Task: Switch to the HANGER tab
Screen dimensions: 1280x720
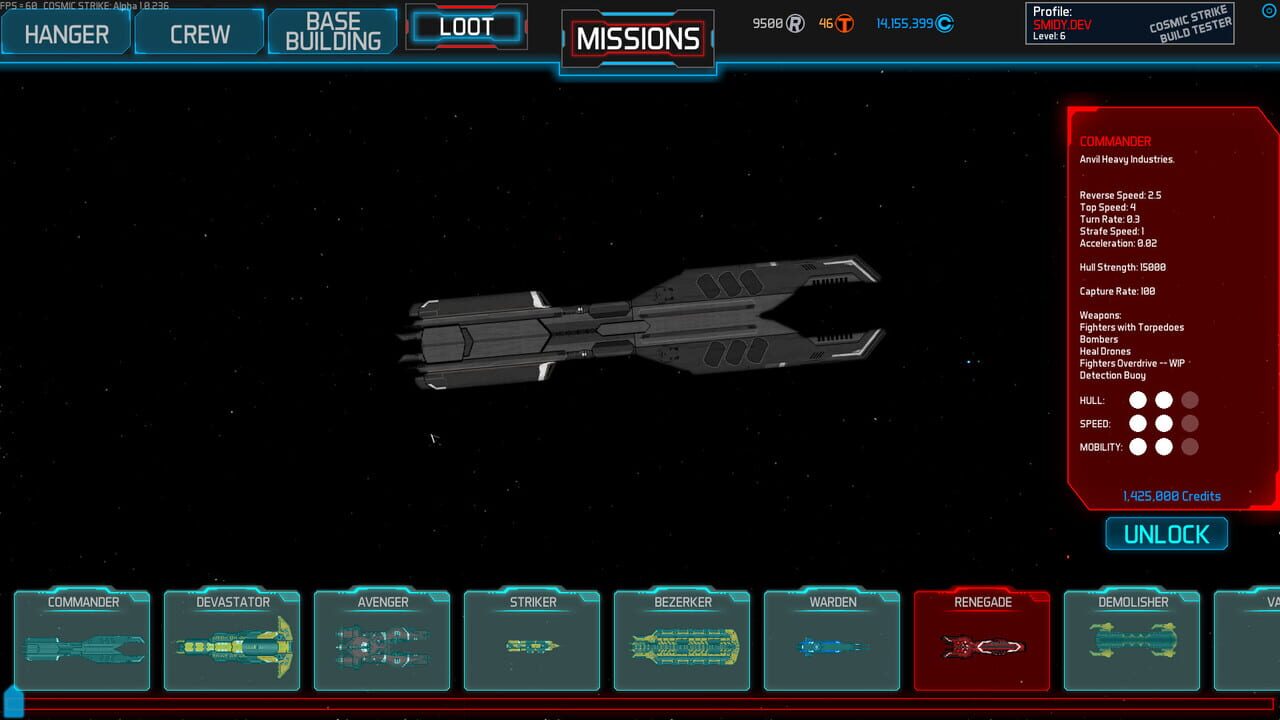Action: click(x=64, y=33)
